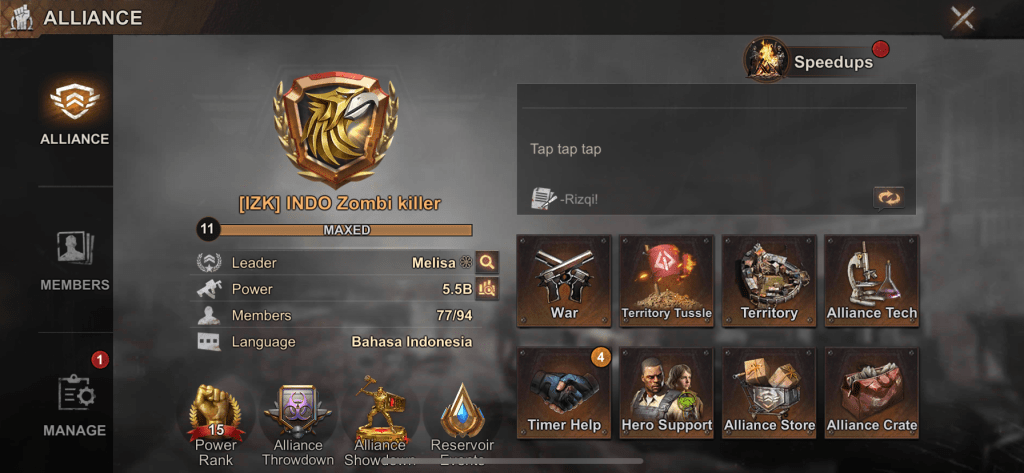
Task: Visit the Alliance Store
Action: (x=769, y=392)
